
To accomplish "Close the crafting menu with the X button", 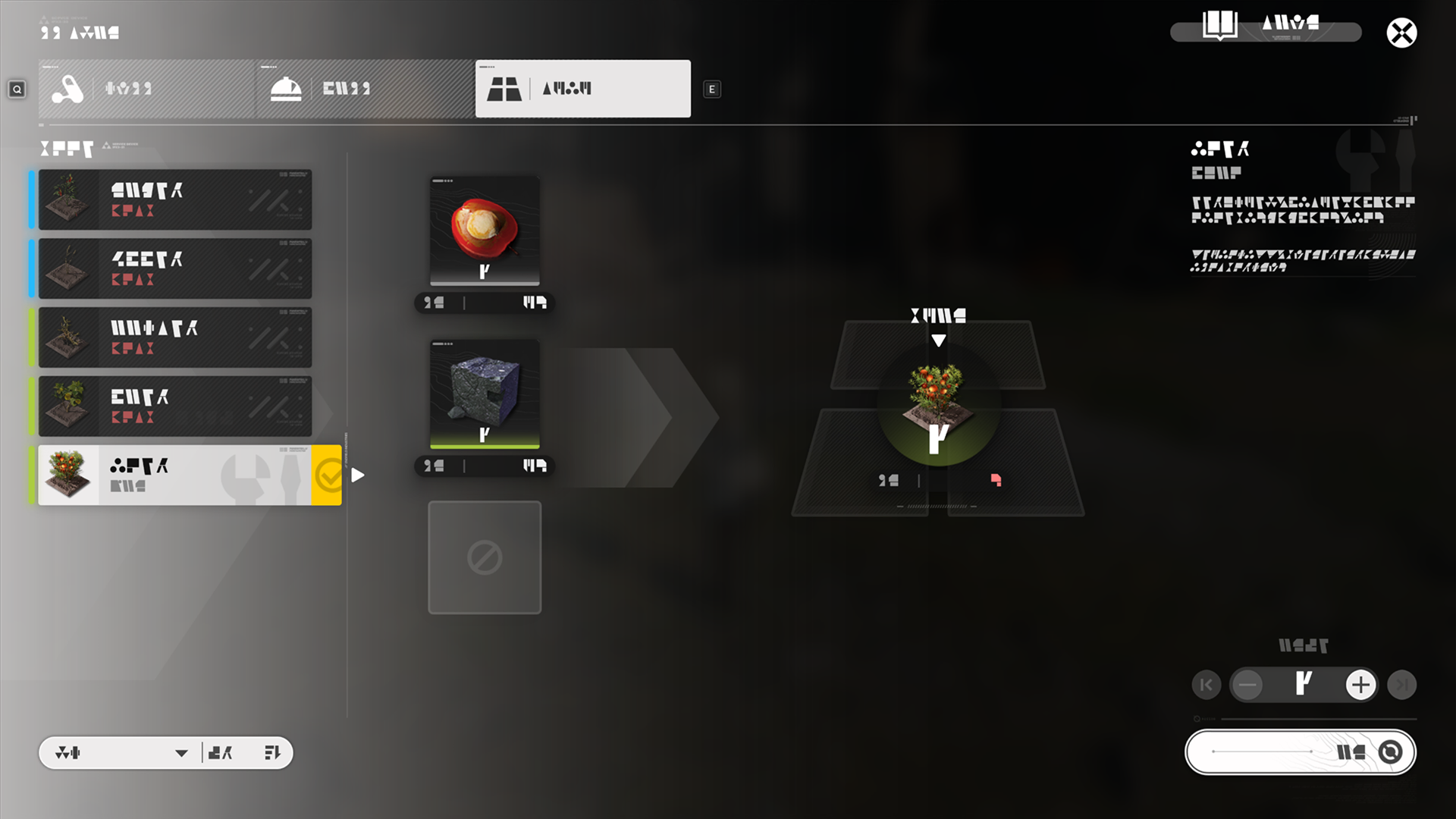I will pyautogui.click(x=1401, y=33).
